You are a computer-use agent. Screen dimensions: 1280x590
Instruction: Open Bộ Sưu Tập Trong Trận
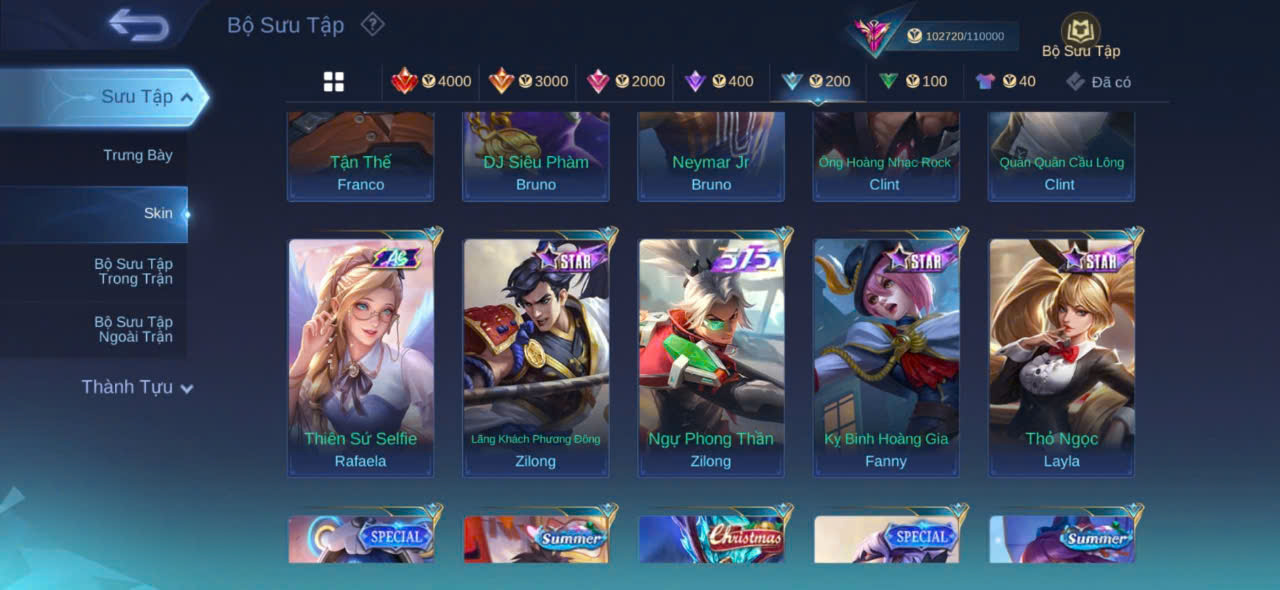[133, 271]
